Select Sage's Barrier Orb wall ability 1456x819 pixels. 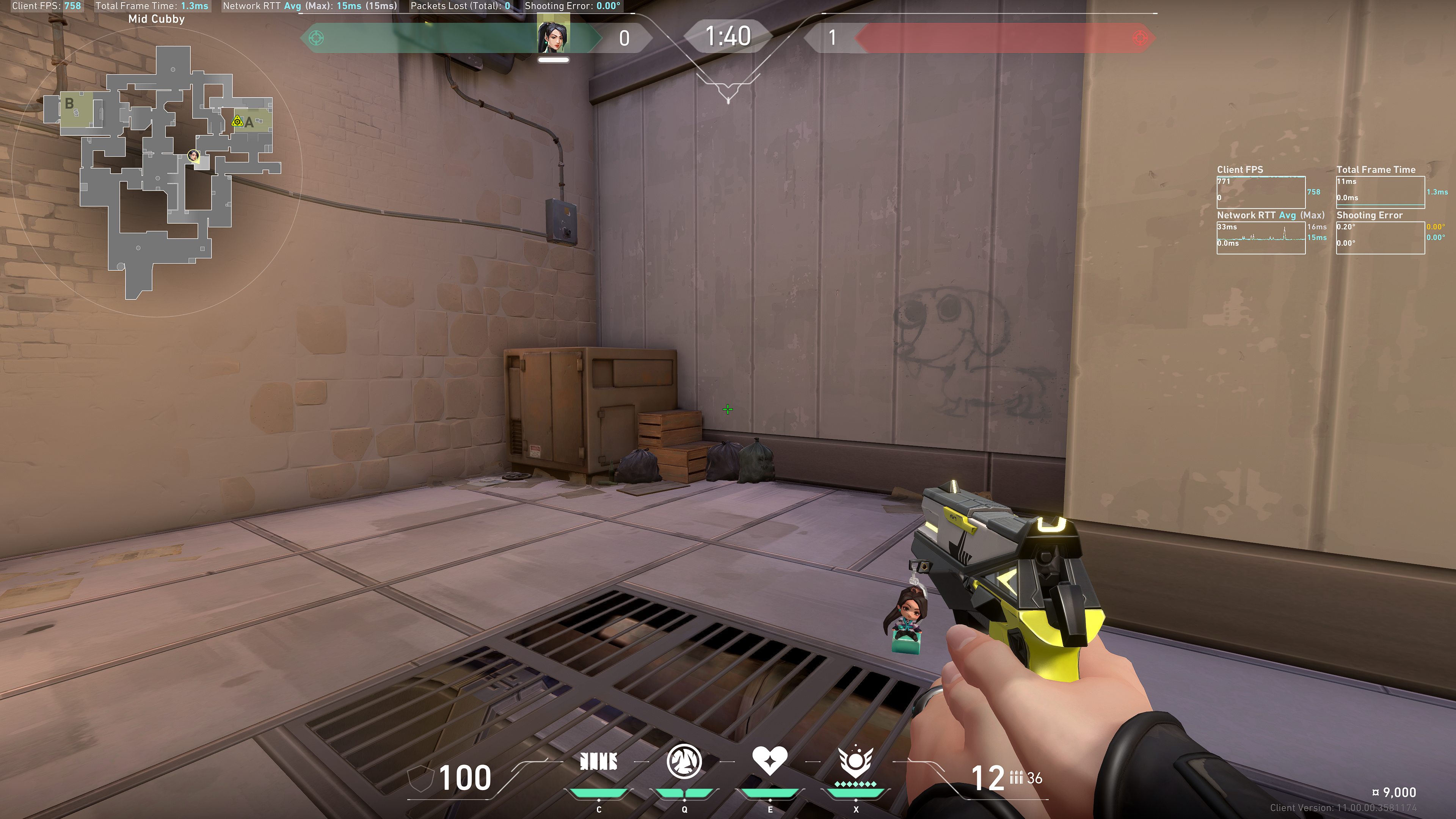(x=599, y=762)
